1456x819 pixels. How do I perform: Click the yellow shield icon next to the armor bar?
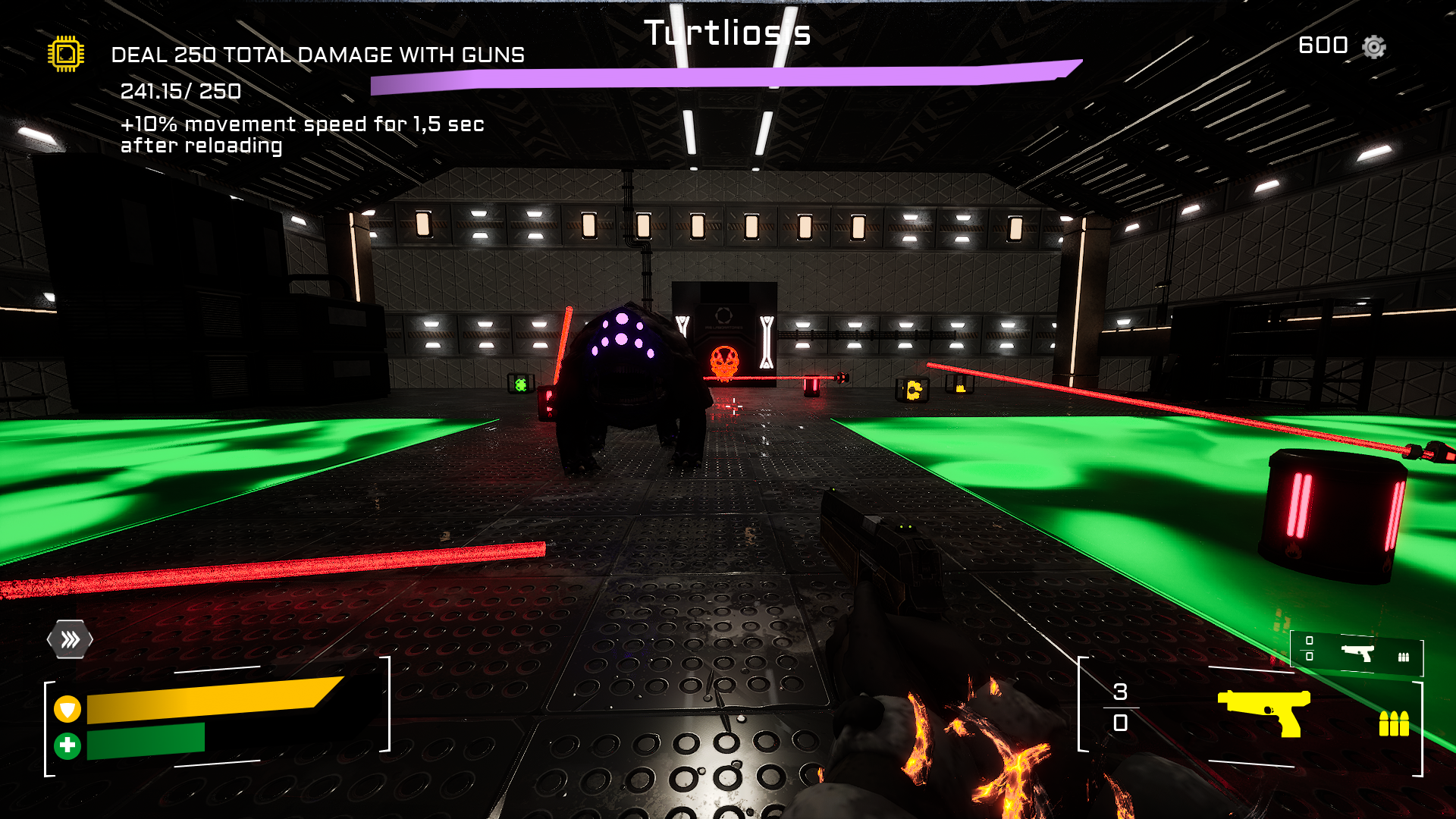(68, 711)
